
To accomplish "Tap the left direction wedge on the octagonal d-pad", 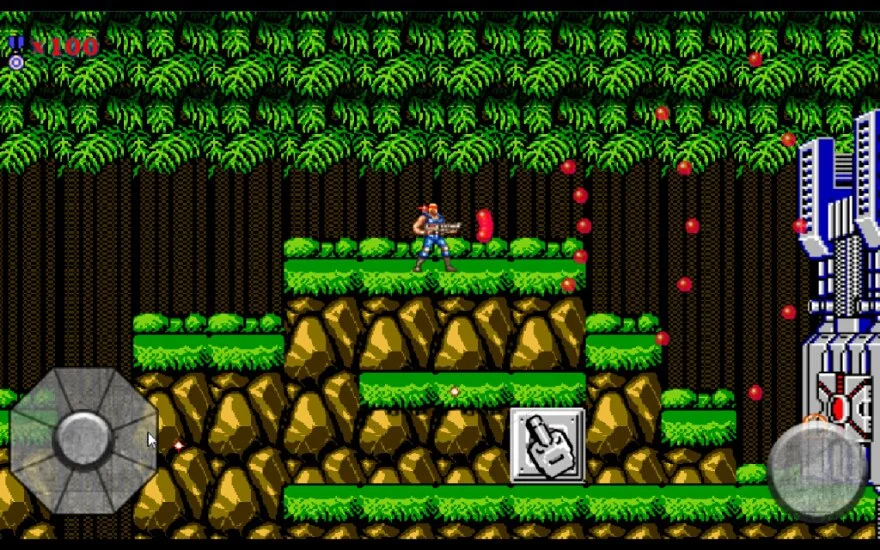I will click(30, 440).
